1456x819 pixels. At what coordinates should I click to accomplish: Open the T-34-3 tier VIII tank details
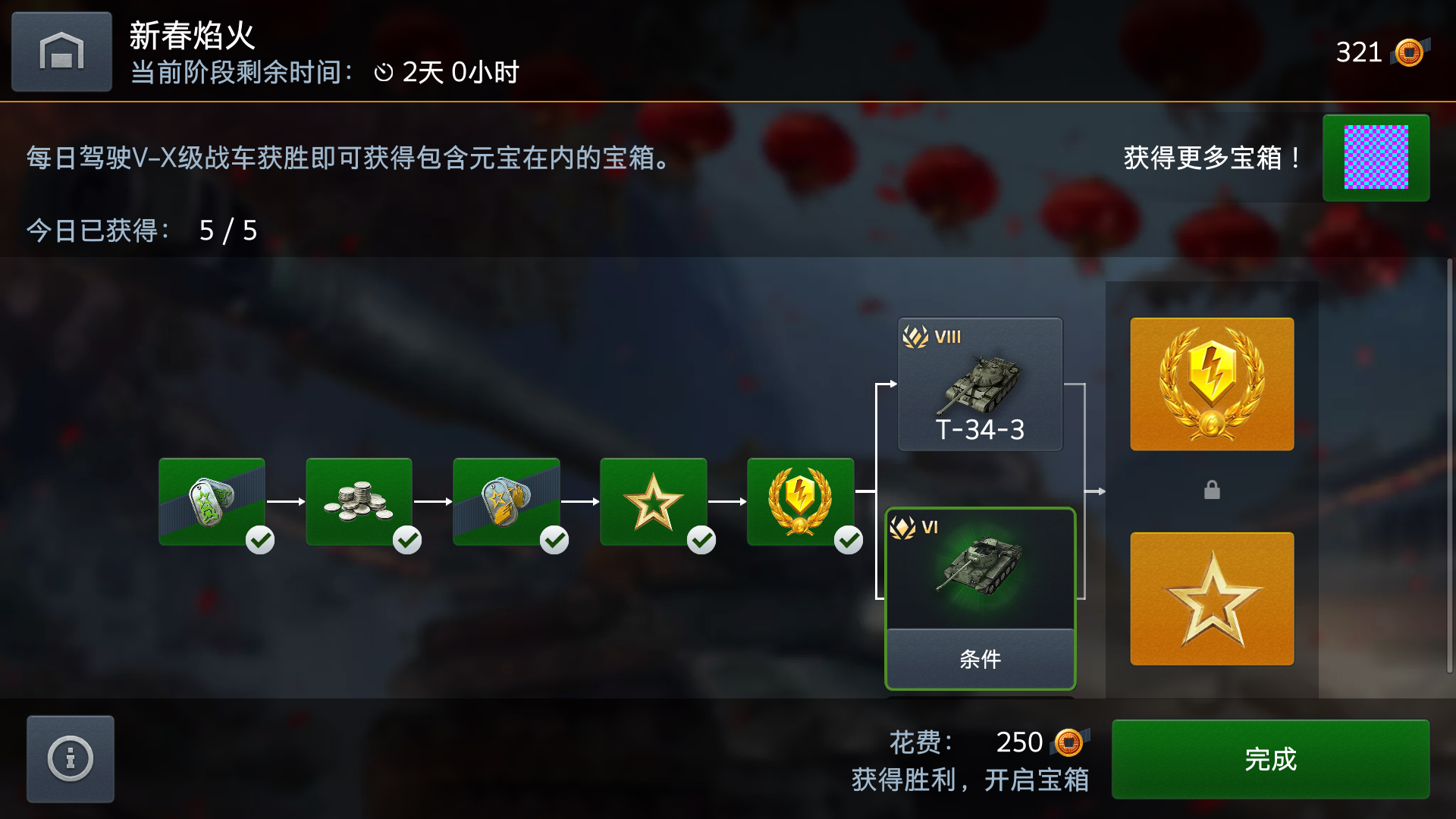pyautogui.click(x=980, y=383)
